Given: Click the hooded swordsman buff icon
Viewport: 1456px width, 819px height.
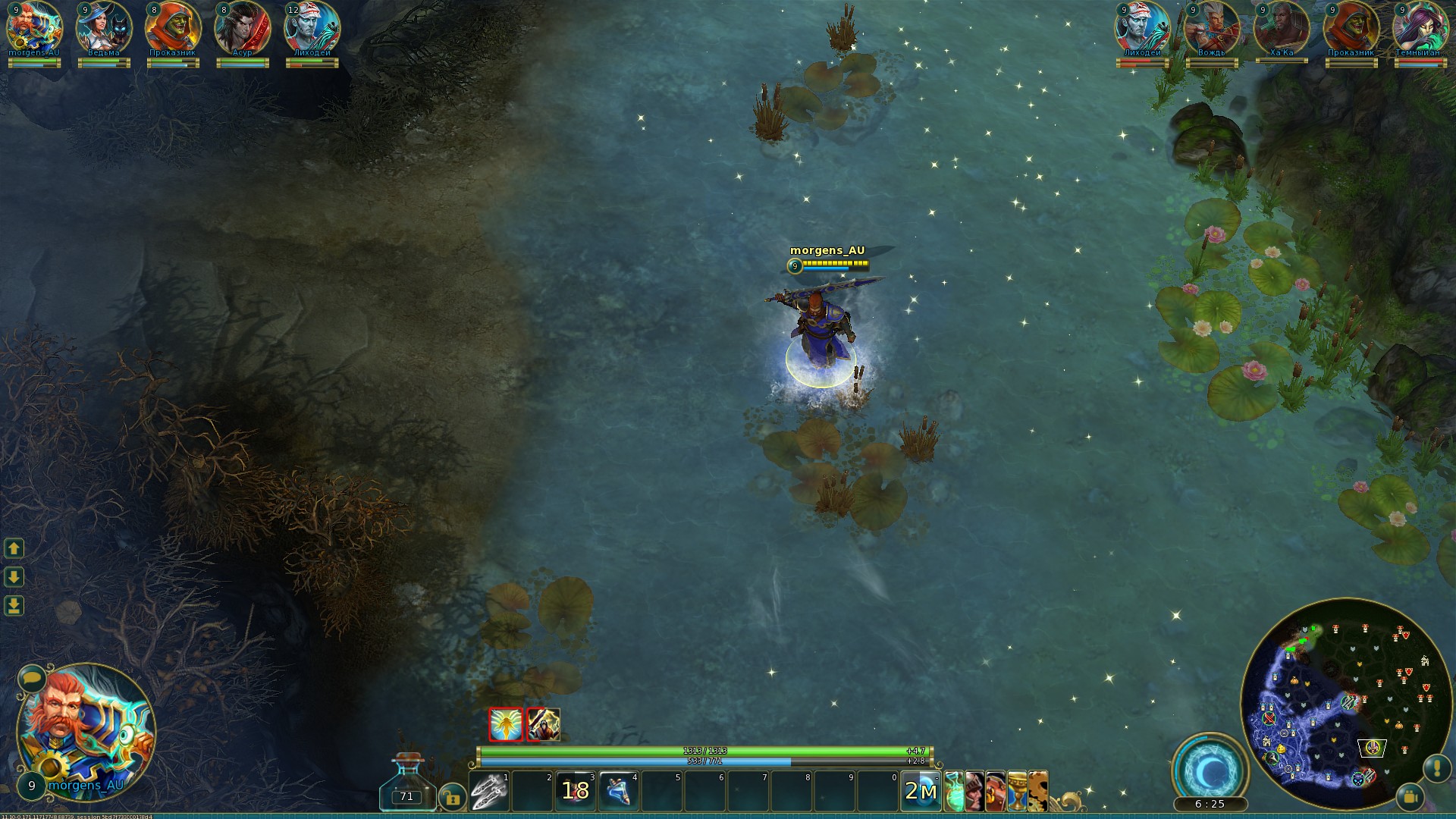Looking at the screenshot, I should [x=544, y=724].
